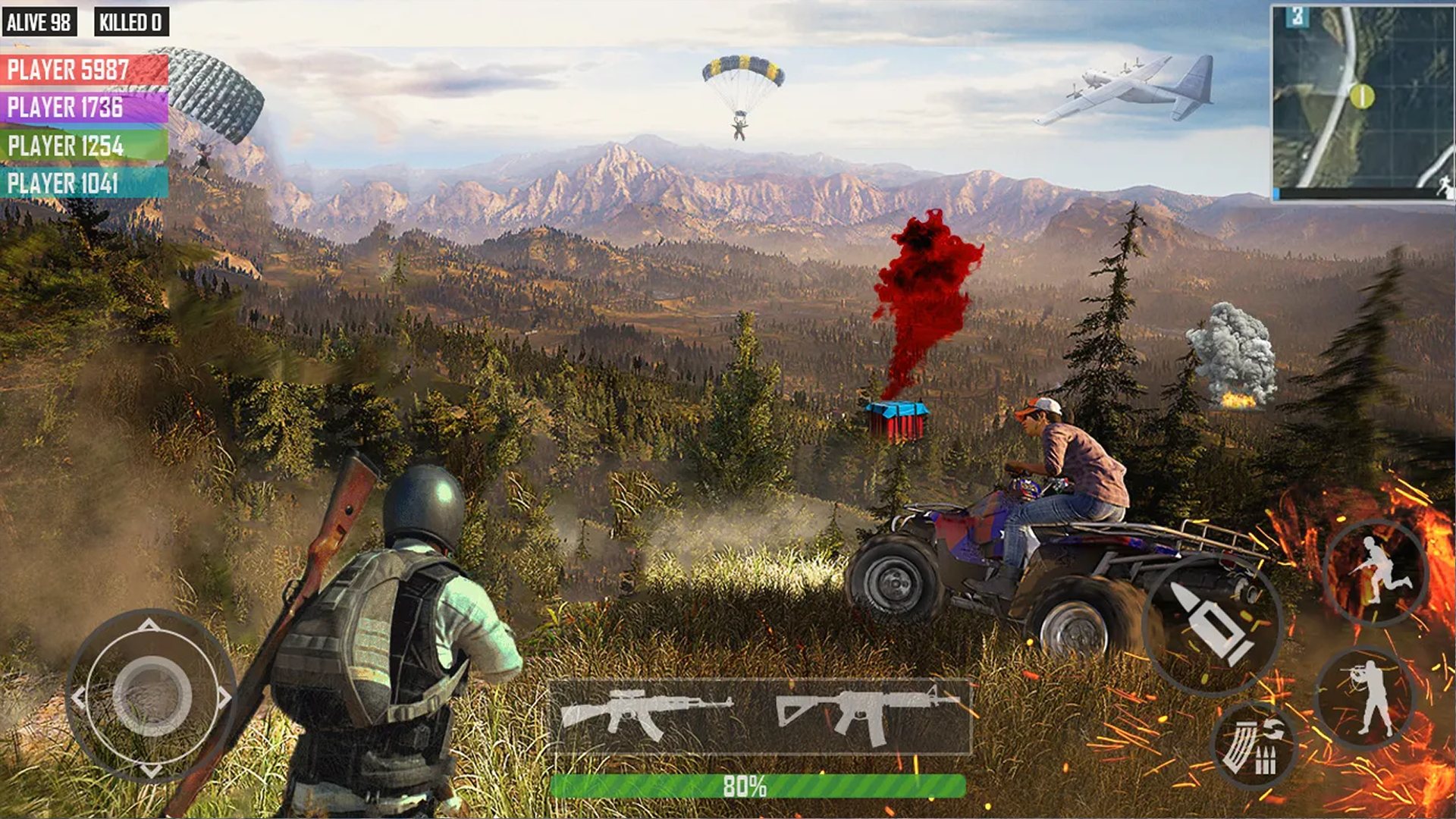
Task: Select Player 5987 in squad list
Action: (84, 70)
